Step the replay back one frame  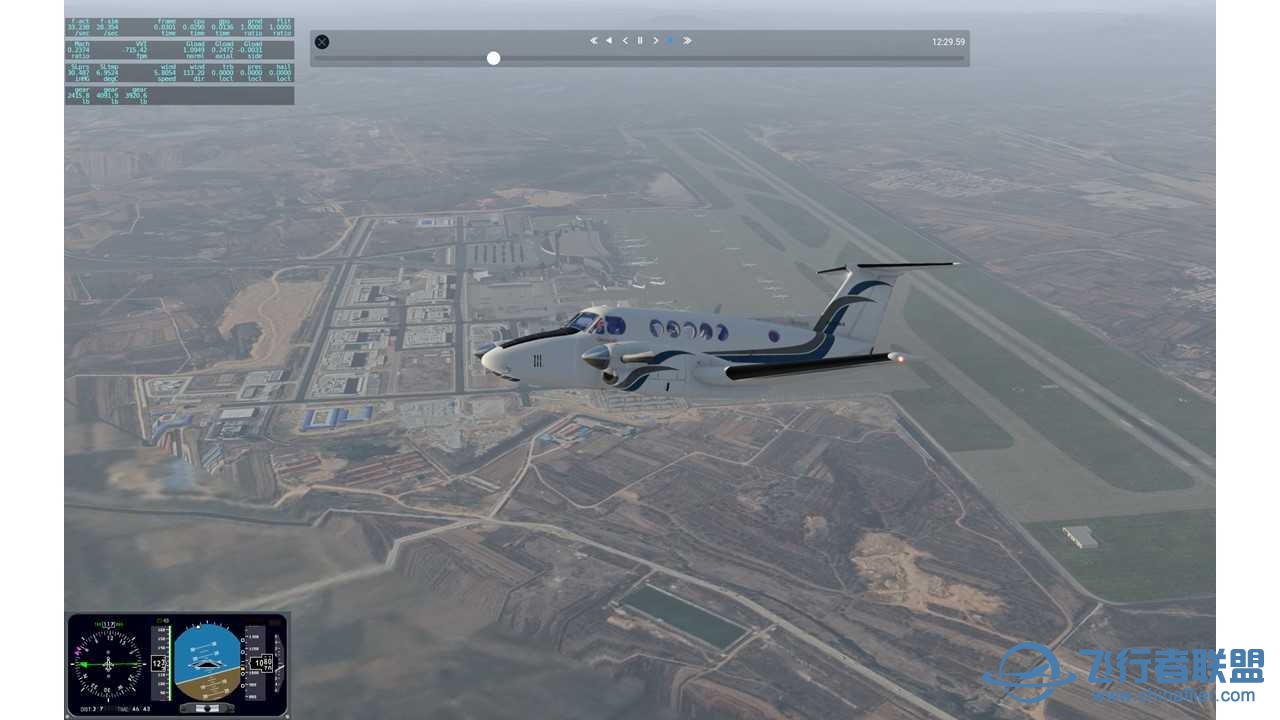tap(625, 41)
